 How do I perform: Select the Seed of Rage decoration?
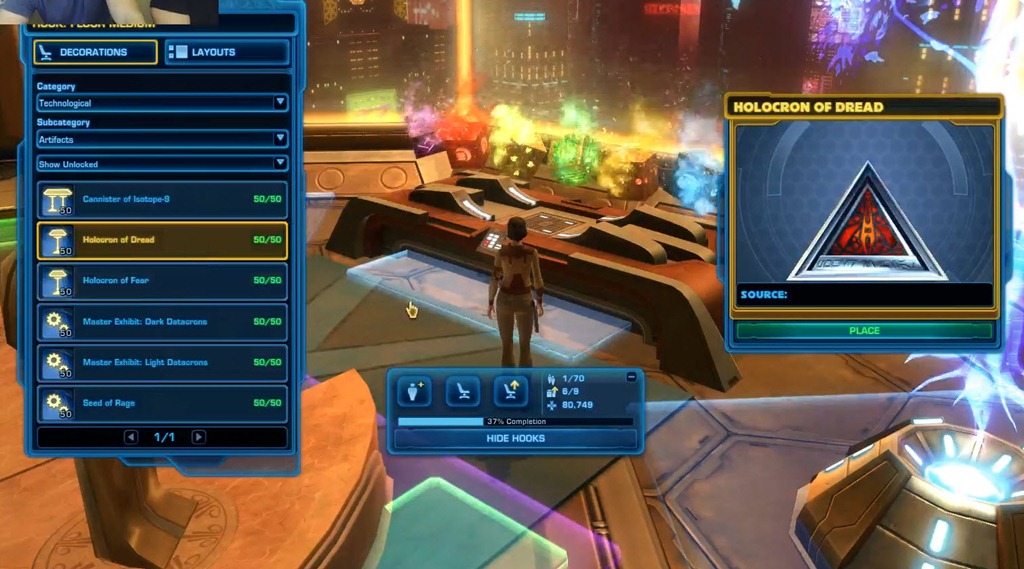[162, 403]
